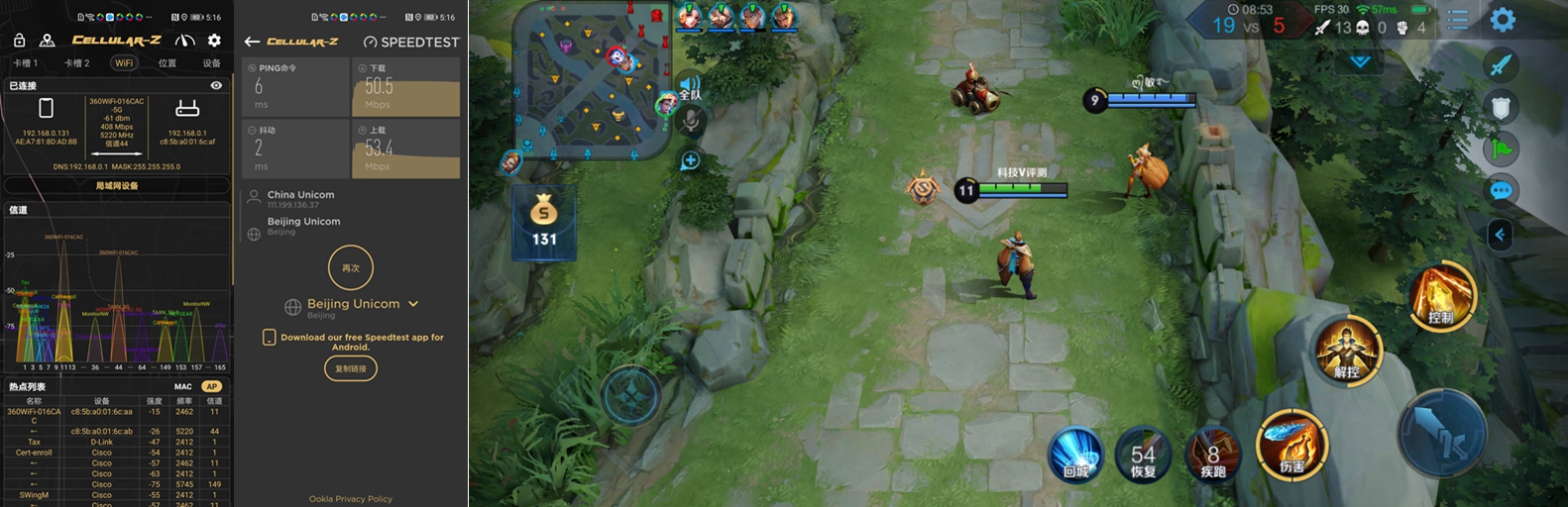
Task: Activate the 伤害 skill
Action: 1291,444
